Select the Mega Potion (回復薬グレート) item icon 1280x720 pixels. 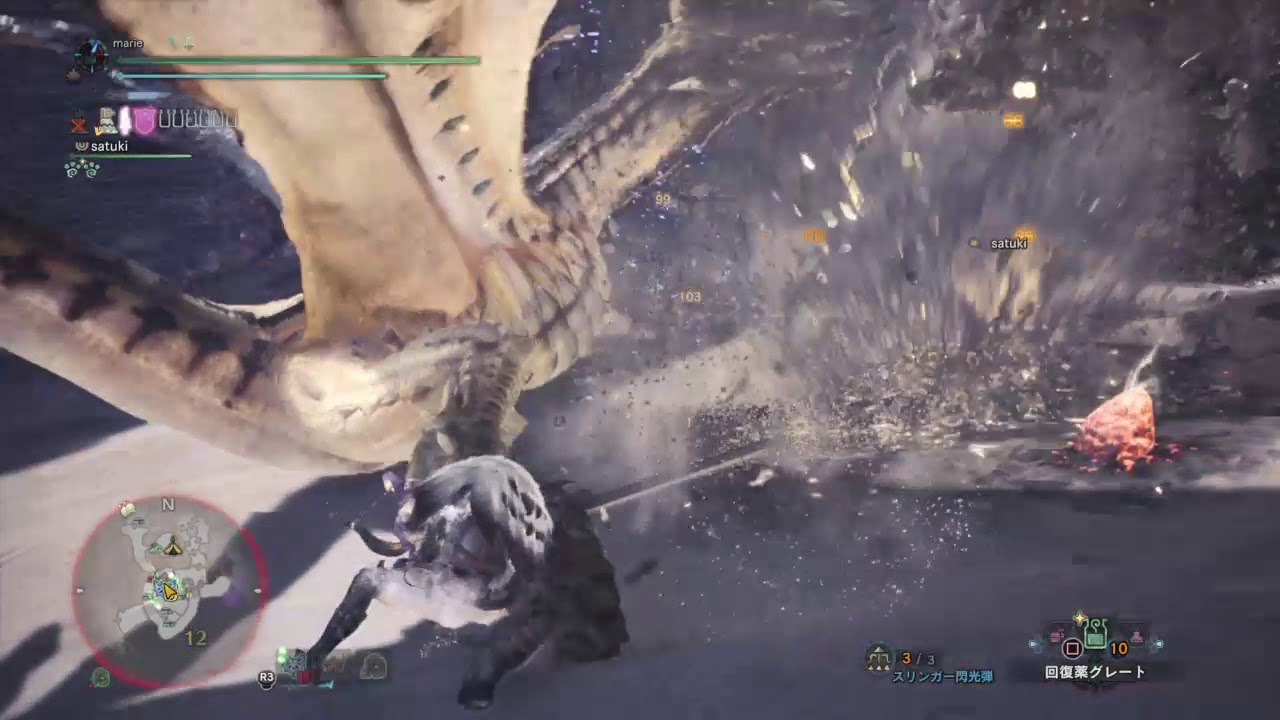pyautogui.click(x=1097, y=637)
